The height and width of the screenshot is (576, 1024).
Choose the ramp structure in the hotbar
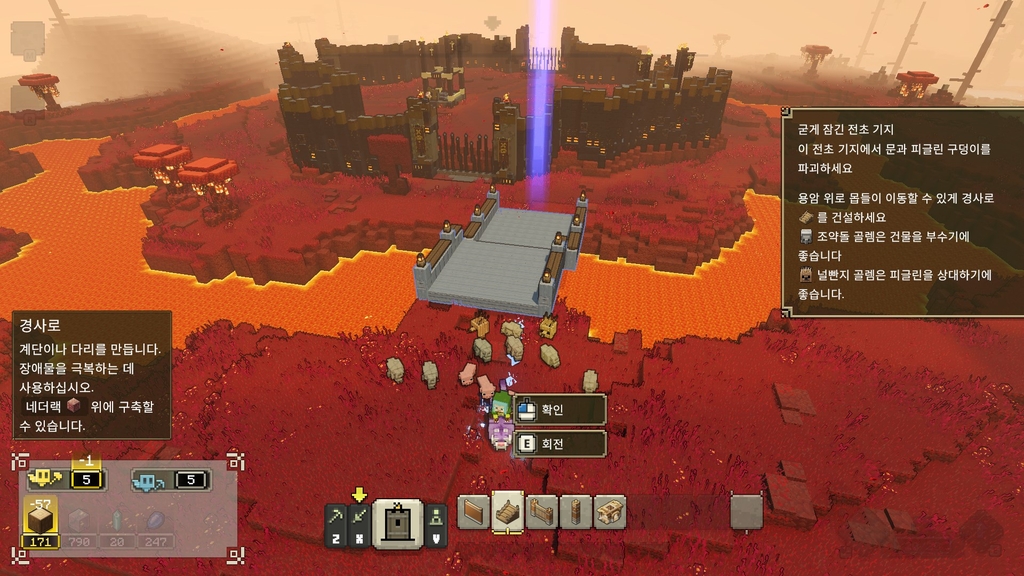pos(508,511)
